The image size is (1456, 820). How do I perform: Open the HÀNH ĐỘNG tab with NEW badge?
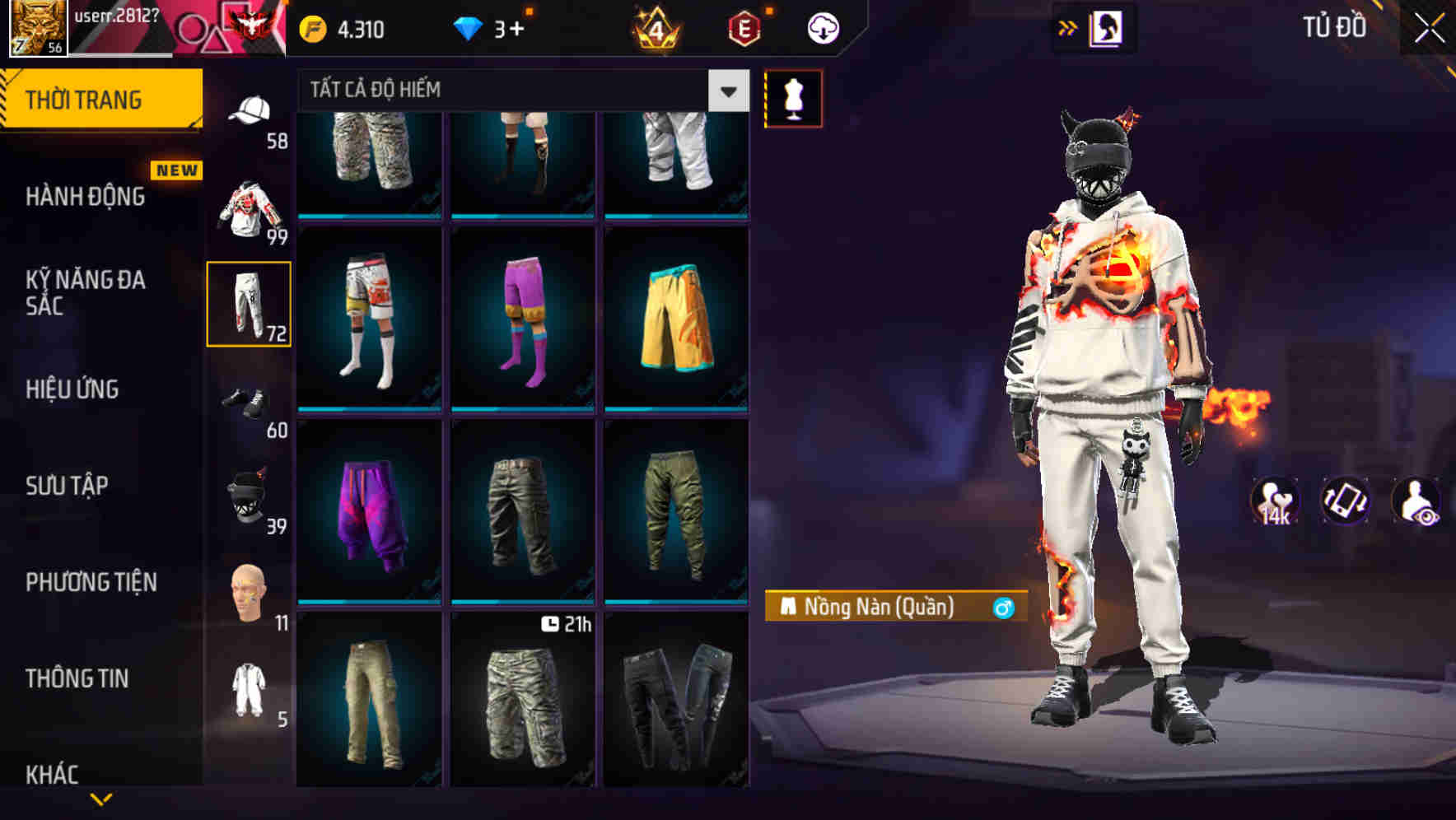coord(86,198)
